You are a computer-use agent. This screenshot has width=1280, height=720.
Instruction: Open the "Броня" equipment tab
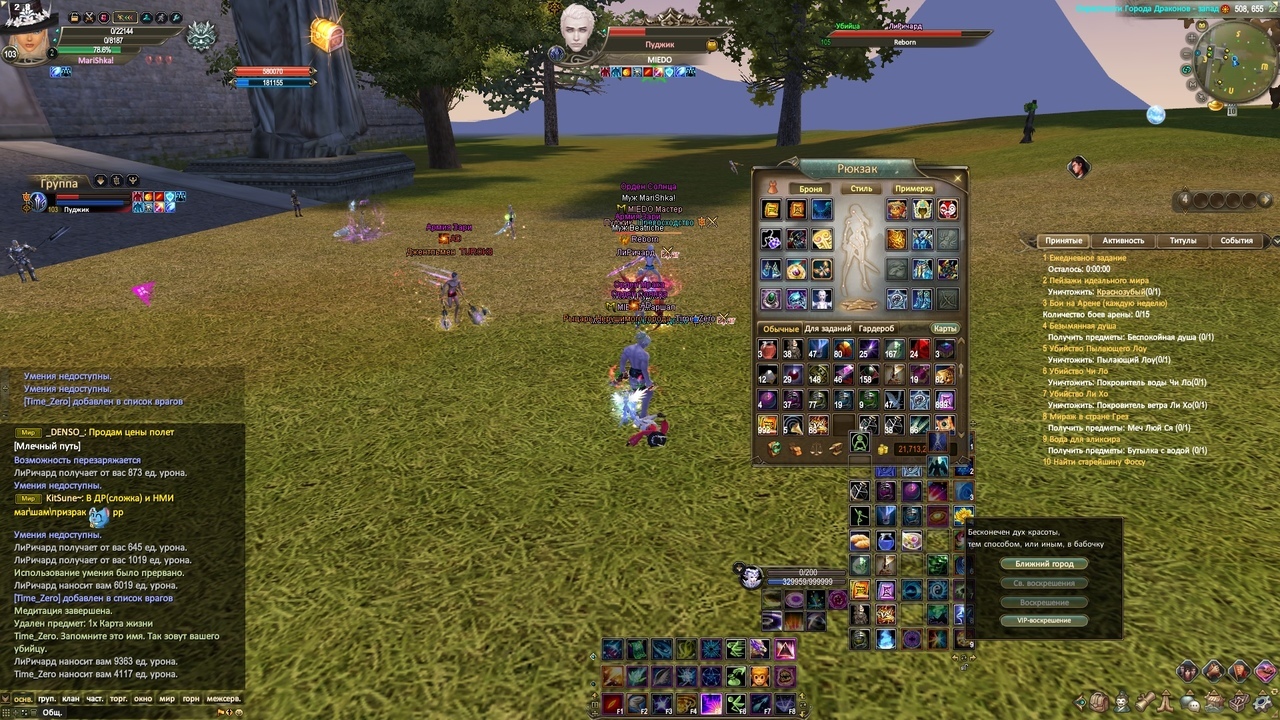coord(810,189)
